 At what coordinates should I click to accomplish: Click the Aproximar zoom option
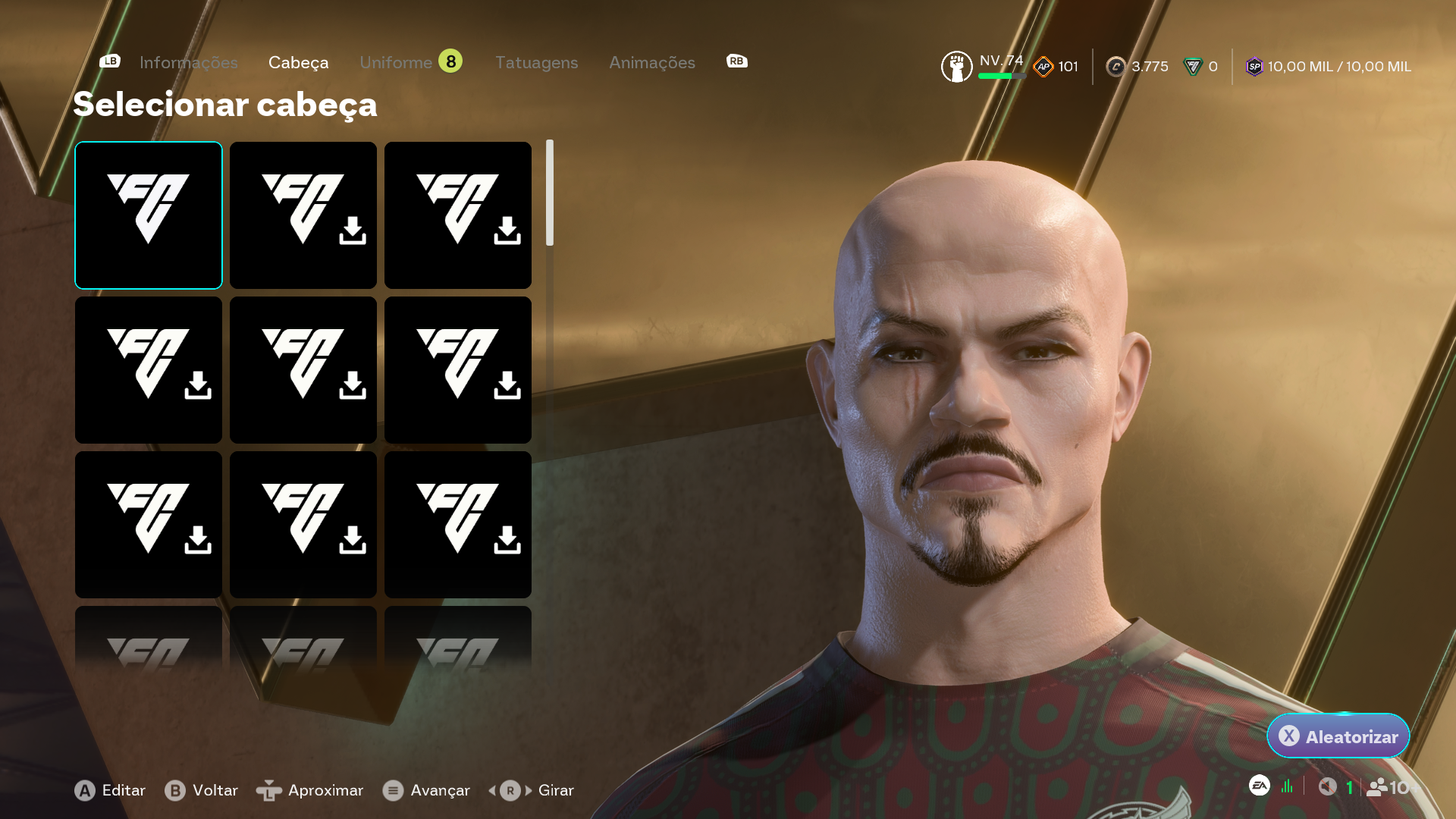point(310,790)
